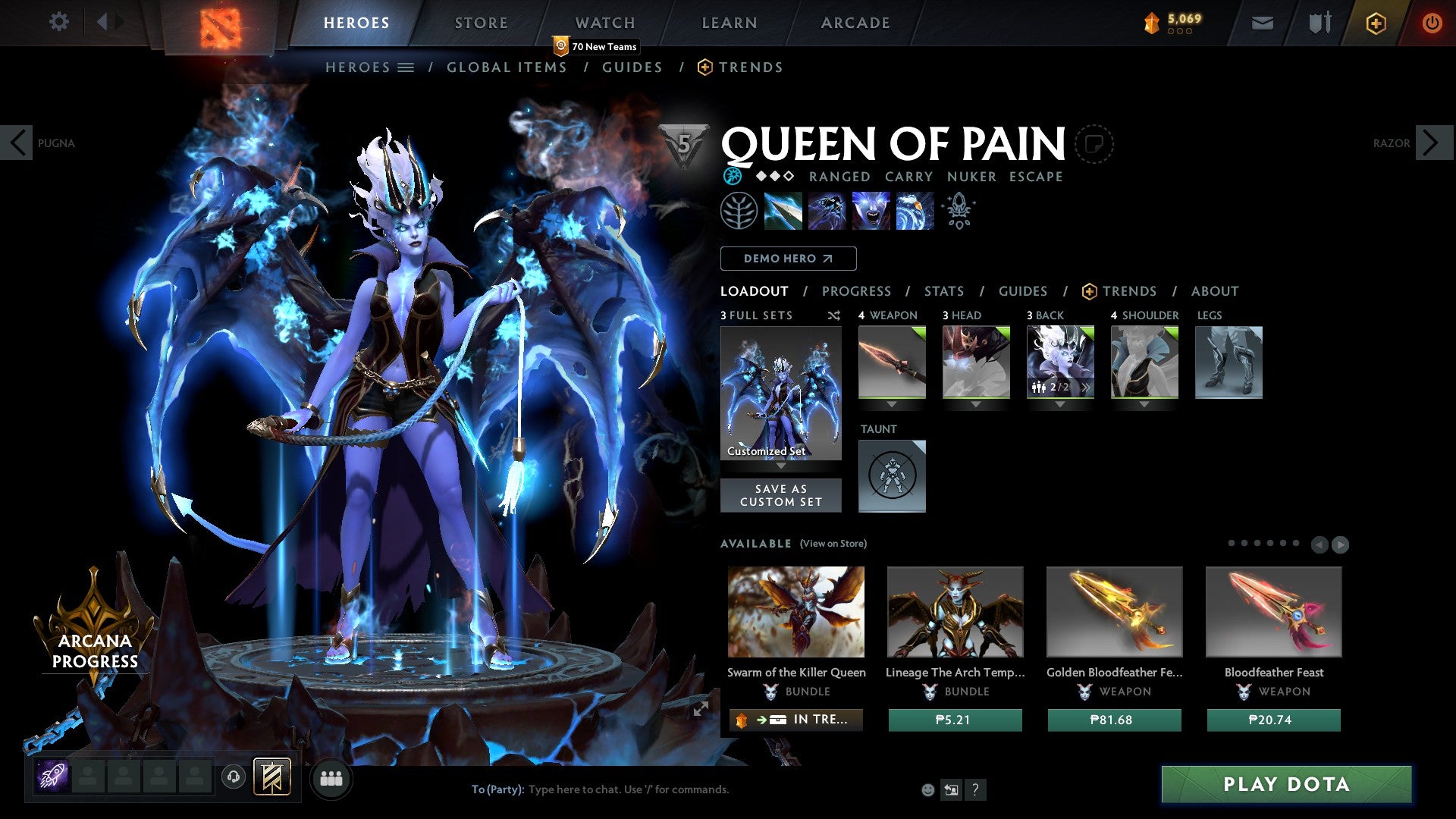Open the inbox mail icon
This screenshot has width=1456, height=819.
[x=1263, y=23]
